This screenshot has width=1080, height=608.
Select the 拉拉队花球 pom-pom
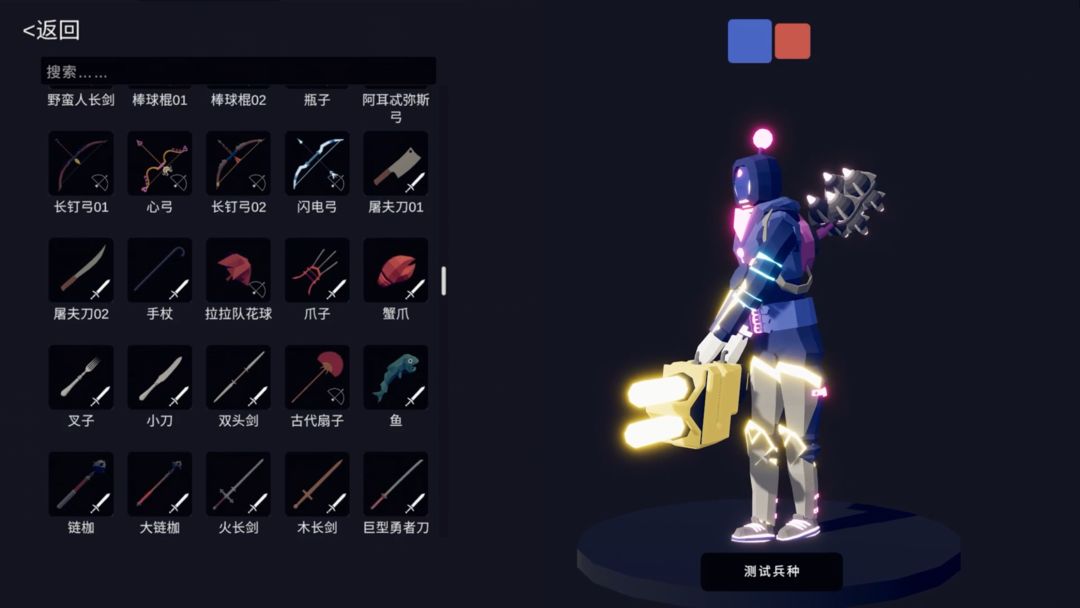238,270
